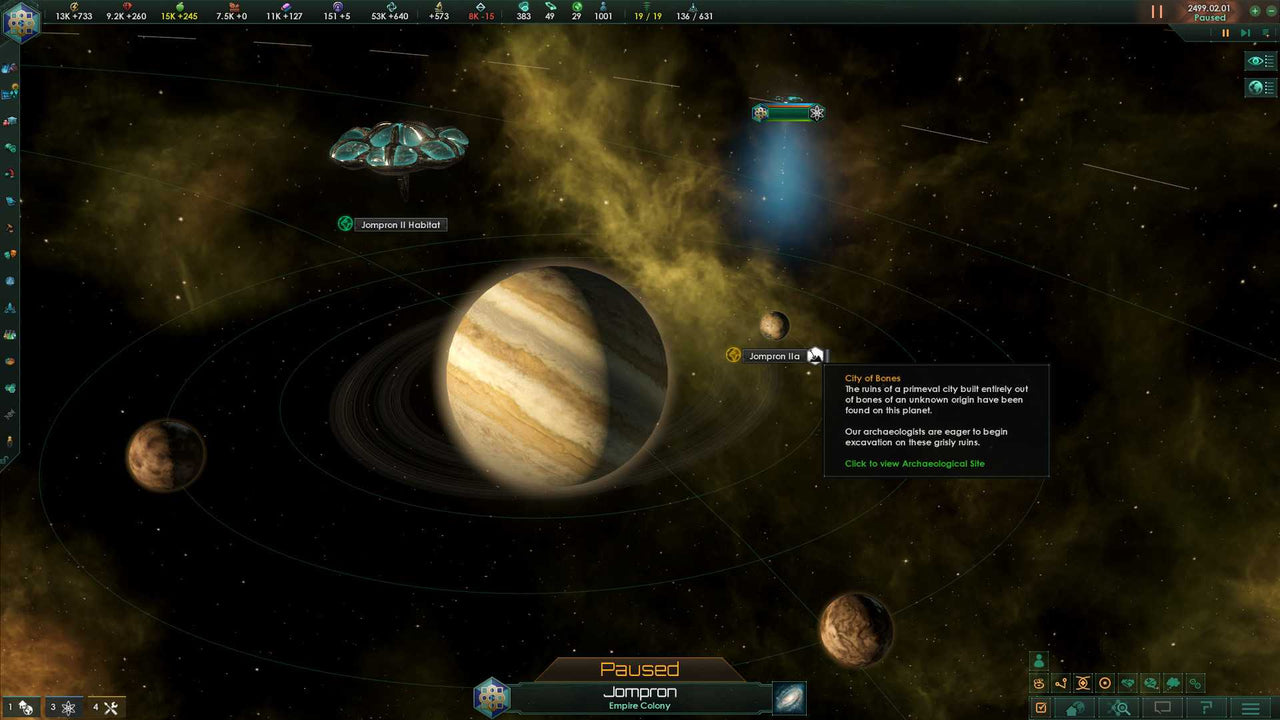This screenshot has height=720, width=1280.
Task: Select fleet group 1 at bottom left
Action: [x=18, y=706]
